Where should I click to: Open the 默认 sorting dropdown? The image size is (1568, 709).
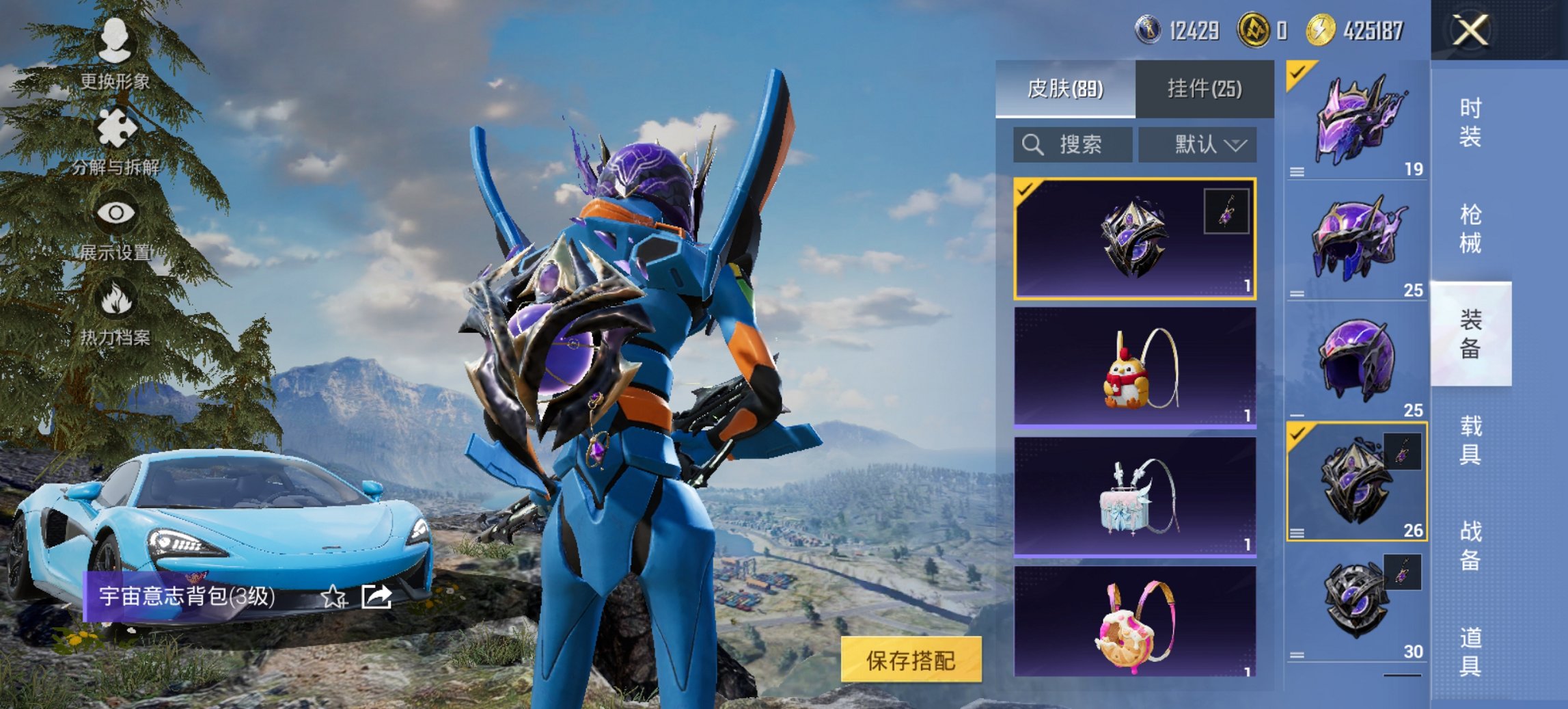pos(1198,145)
